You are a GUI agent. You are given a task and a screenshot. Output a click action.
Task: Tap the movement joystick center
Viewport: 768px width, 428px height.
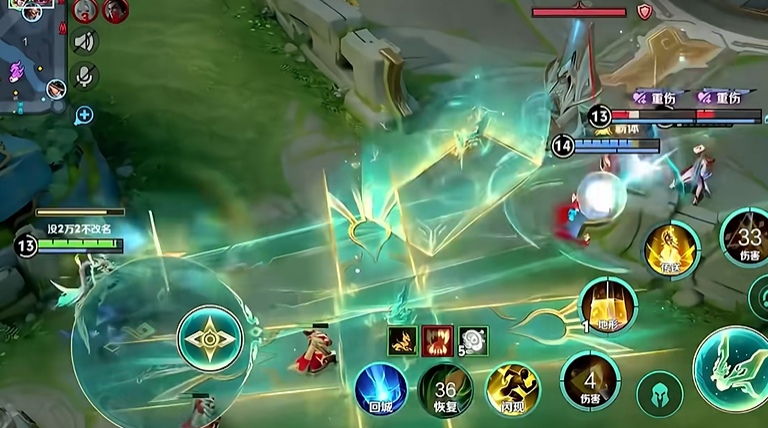point(210,339)
